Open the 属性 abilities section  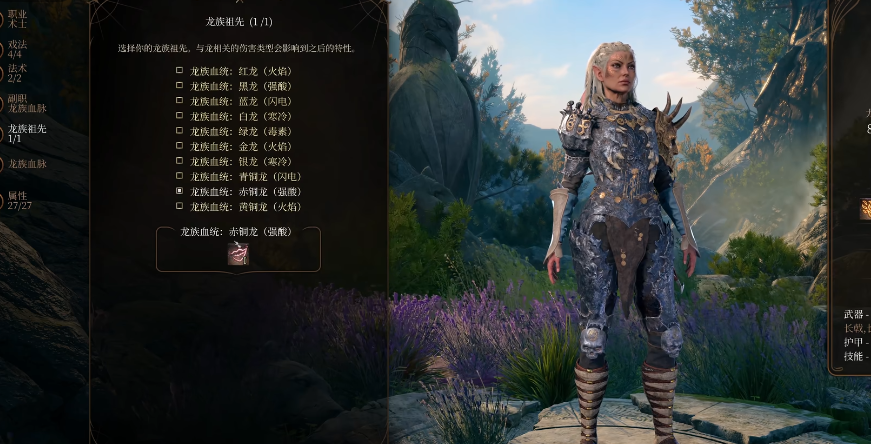pyautogui.click(x=20, y=200)
